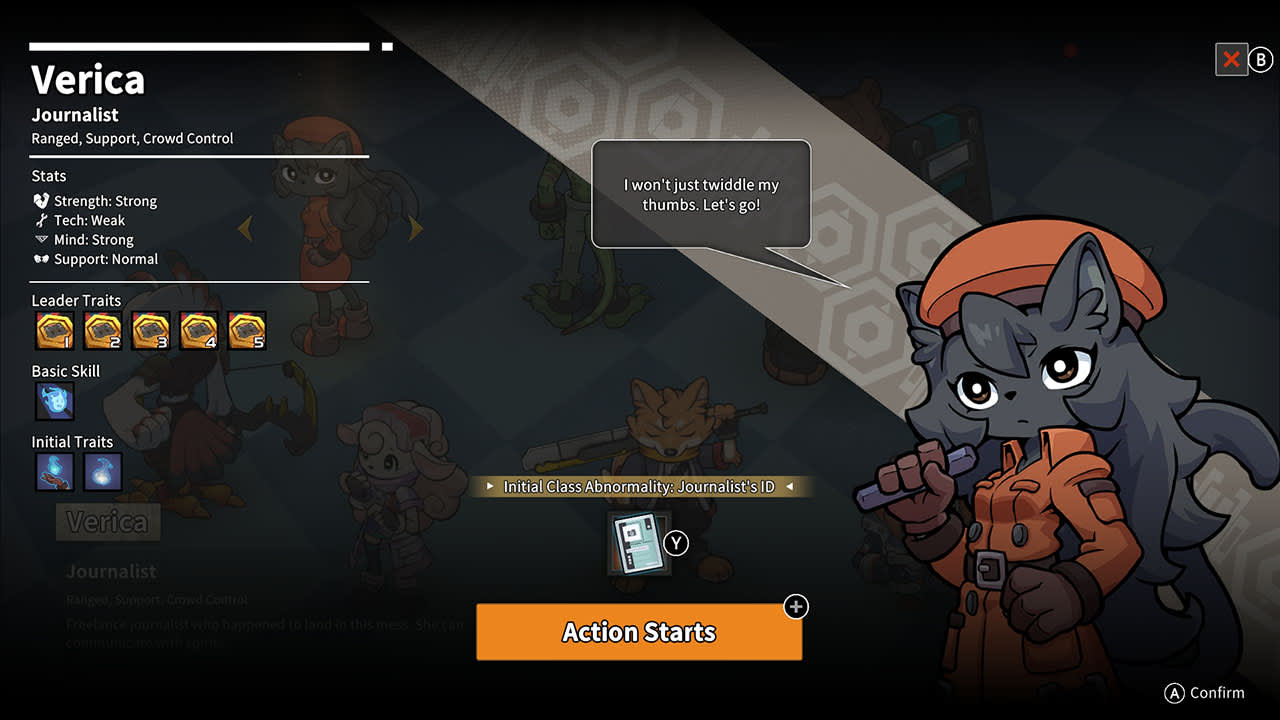Select Leader Trait level 2 badge
Screen dimensions: 1280x720
click(x=102, y=330)
